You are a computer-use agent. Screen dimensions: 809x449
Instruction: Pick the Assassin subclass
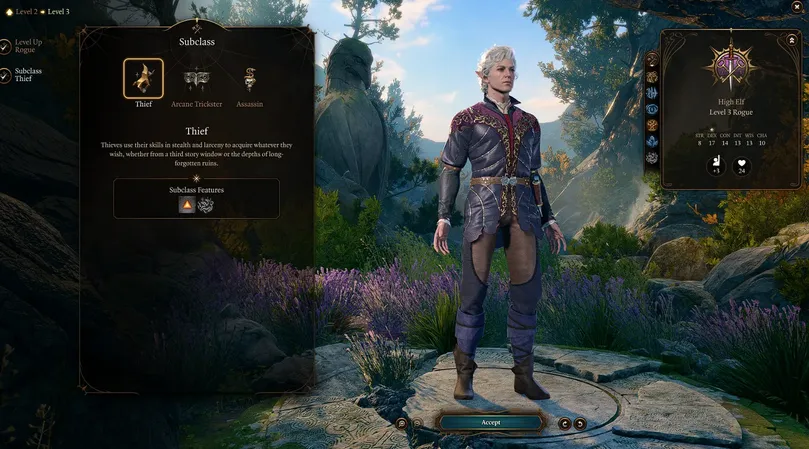[249, 79]
